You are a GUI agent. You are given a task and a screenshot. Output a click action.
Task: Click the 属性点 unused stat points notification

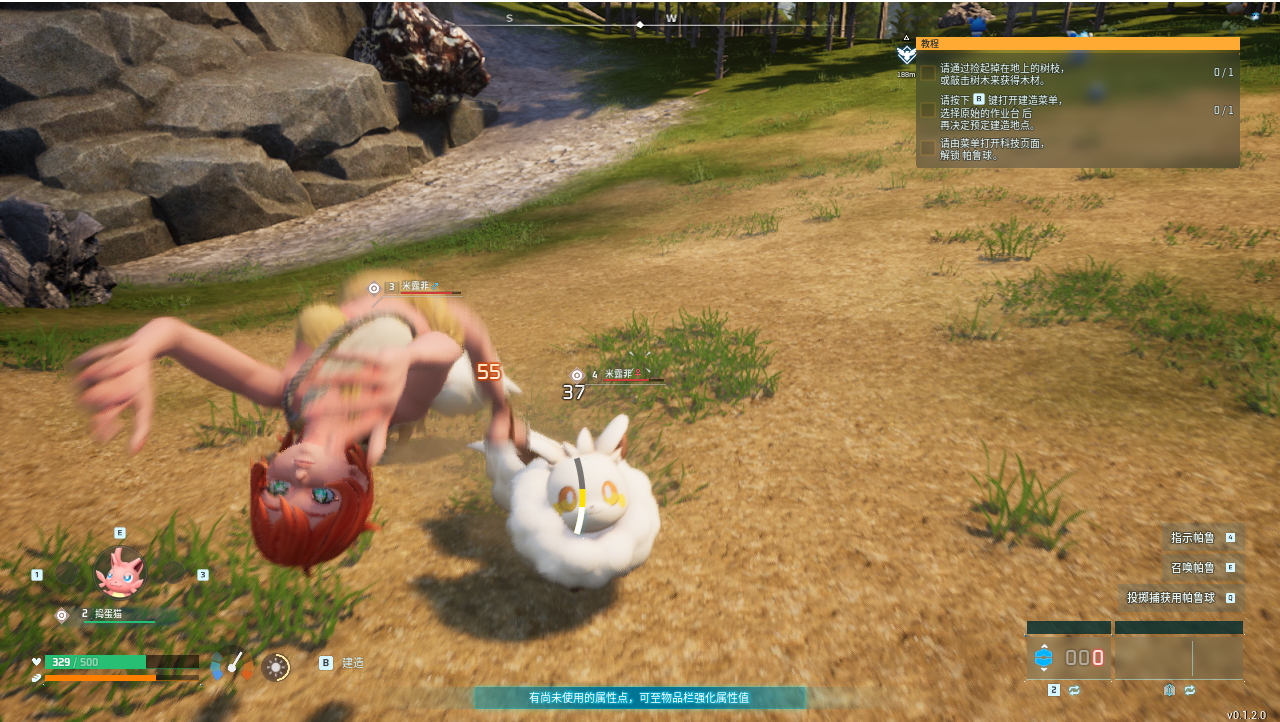639,698
